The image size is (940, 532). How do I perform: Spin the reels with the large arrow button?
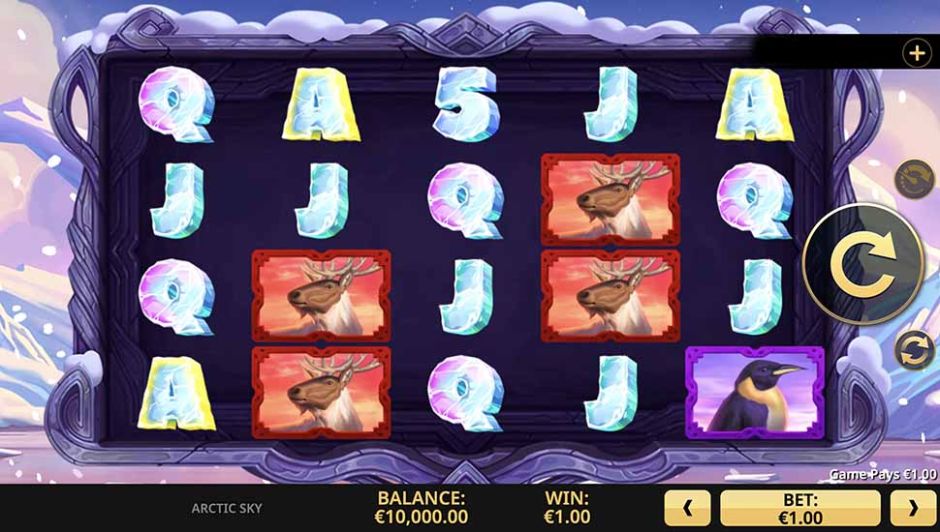tap(851, 264)
